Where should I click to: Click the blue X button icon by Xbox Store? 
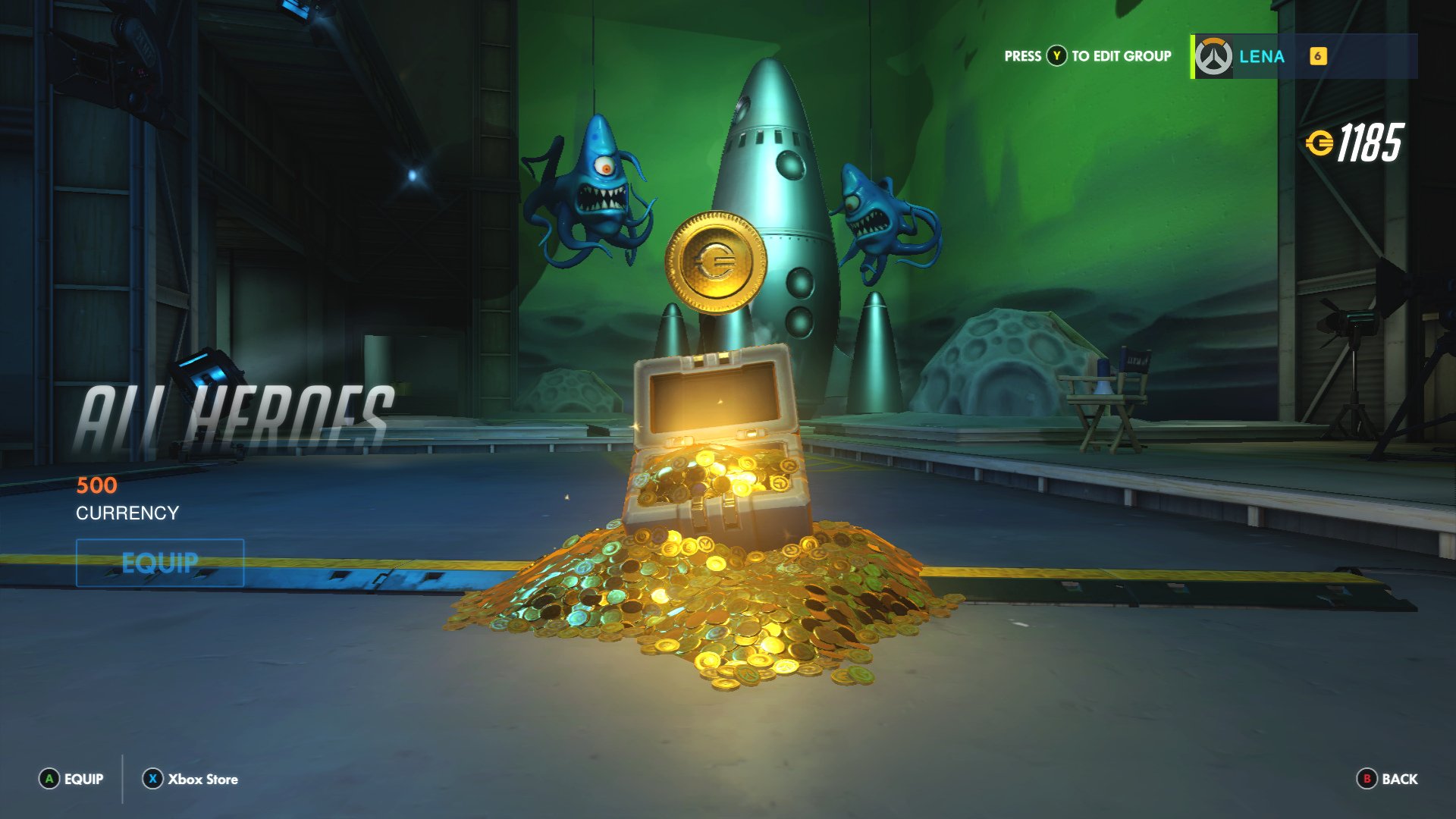pyautogui.click(x=152, y=778)
